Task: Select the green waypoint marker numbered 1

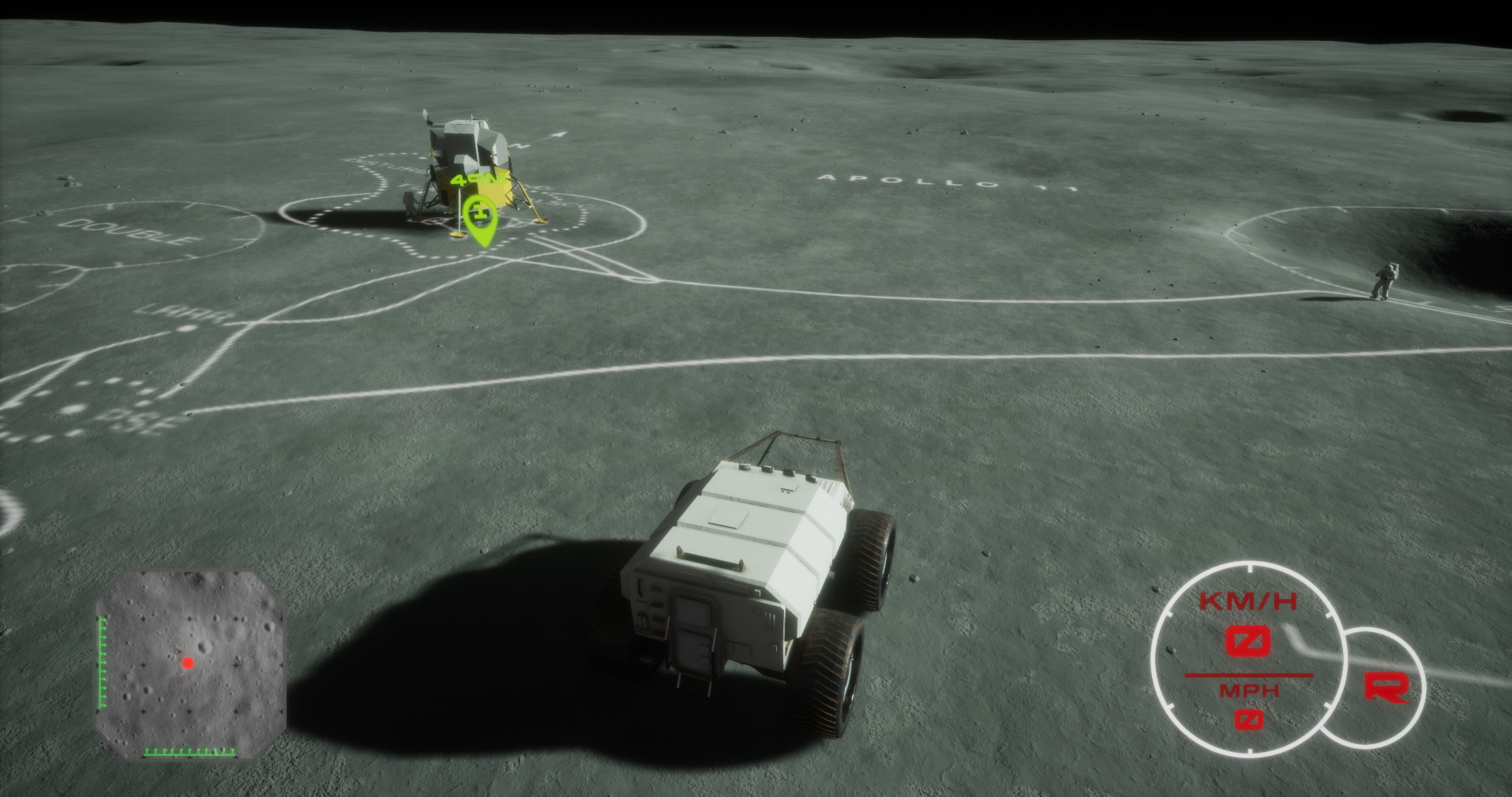Action: 479,217
